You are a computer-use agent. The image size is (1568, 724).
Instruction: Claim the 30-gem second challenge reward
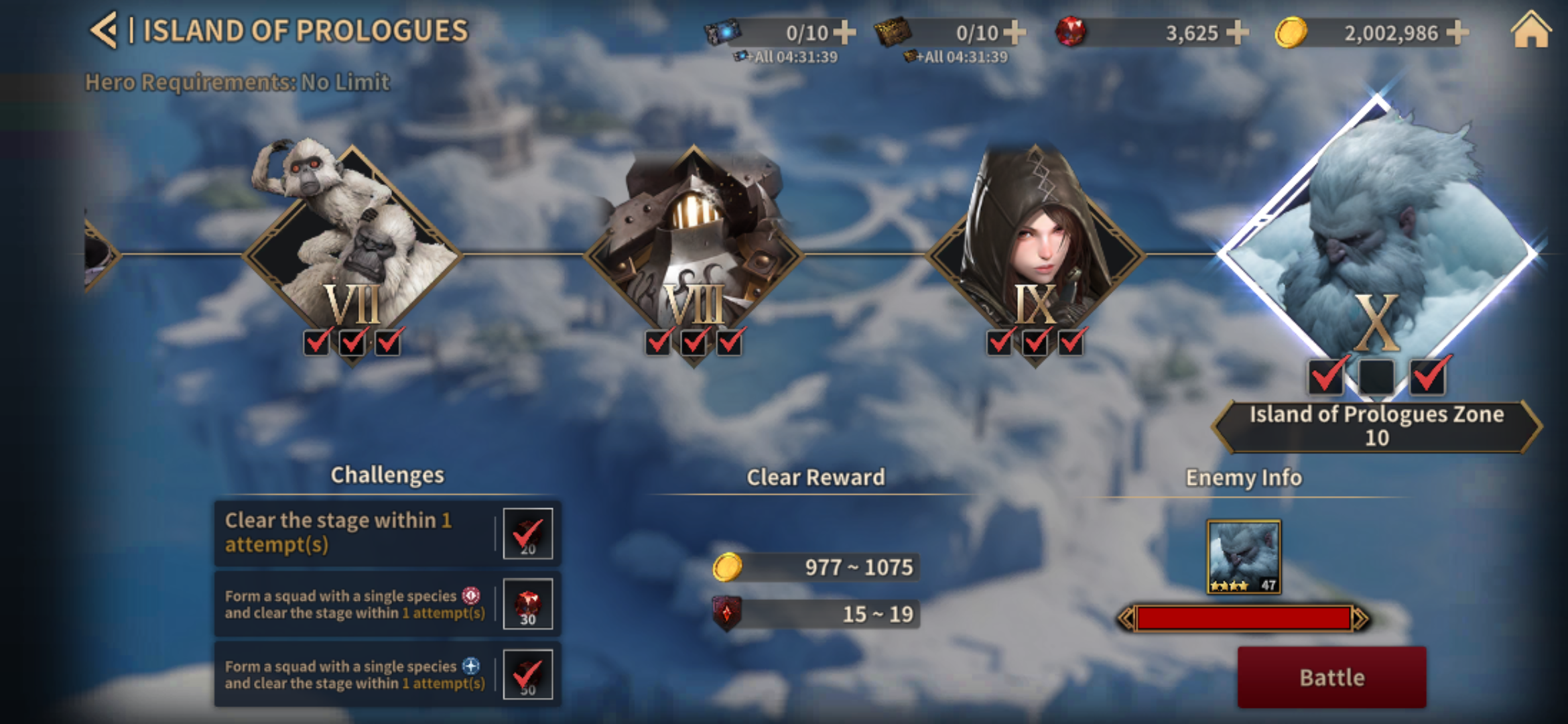(528, 604)
